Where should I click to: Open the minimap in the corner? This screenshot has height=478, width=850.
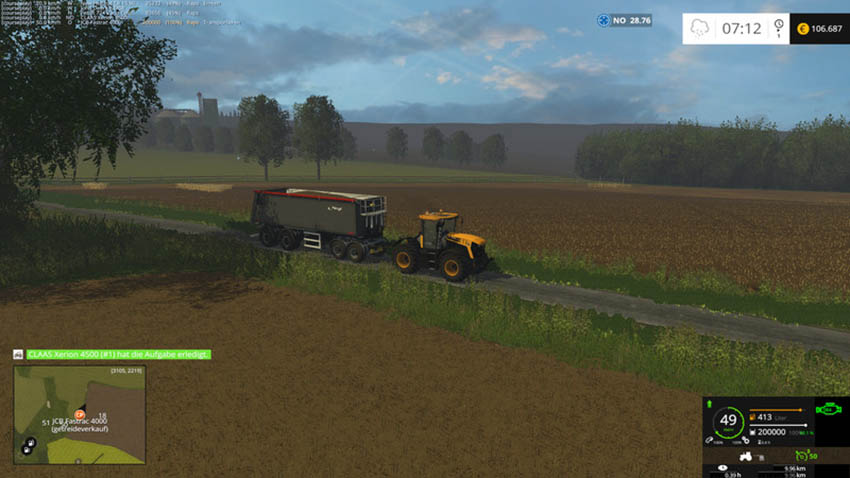pos(79,414)
